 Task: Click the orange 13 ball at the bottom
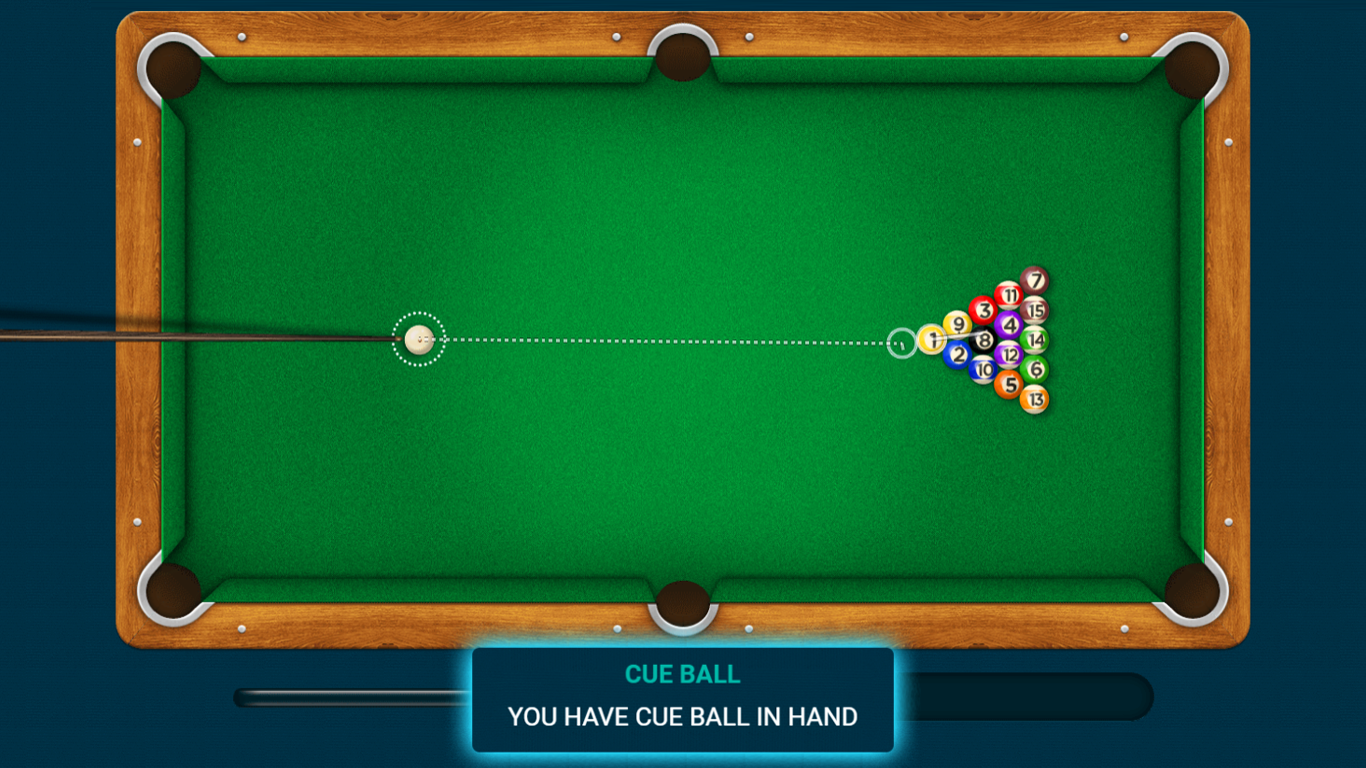coord(1035,399)
